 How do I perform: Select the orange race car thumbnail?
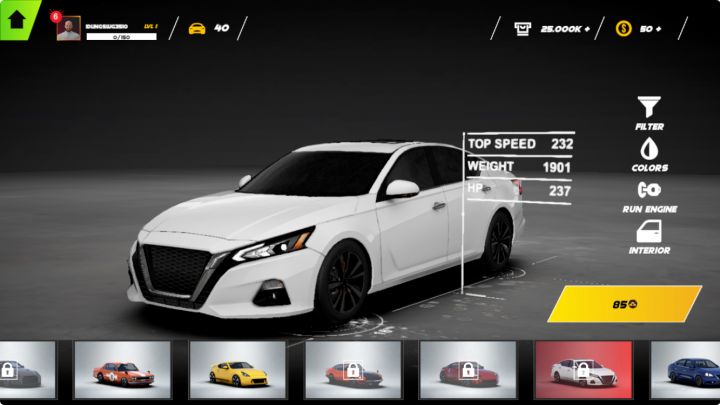123,370
